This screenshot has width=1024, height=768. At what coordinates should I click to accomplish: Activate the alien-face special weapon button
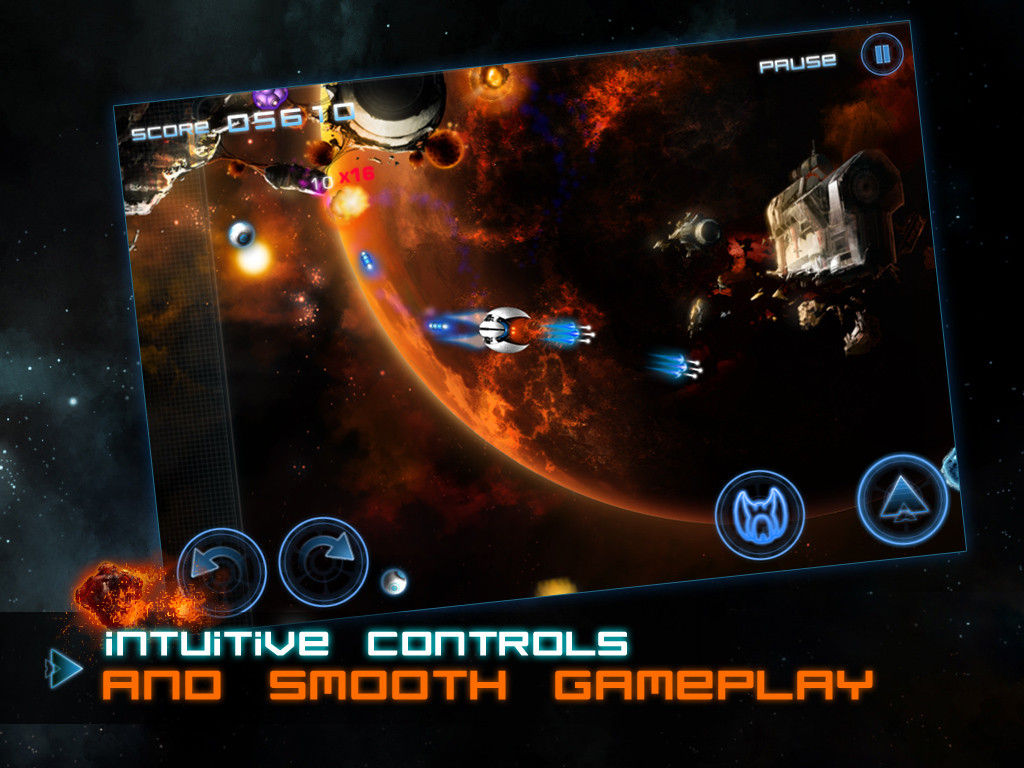pyautogui.click(x=760, y=515)
